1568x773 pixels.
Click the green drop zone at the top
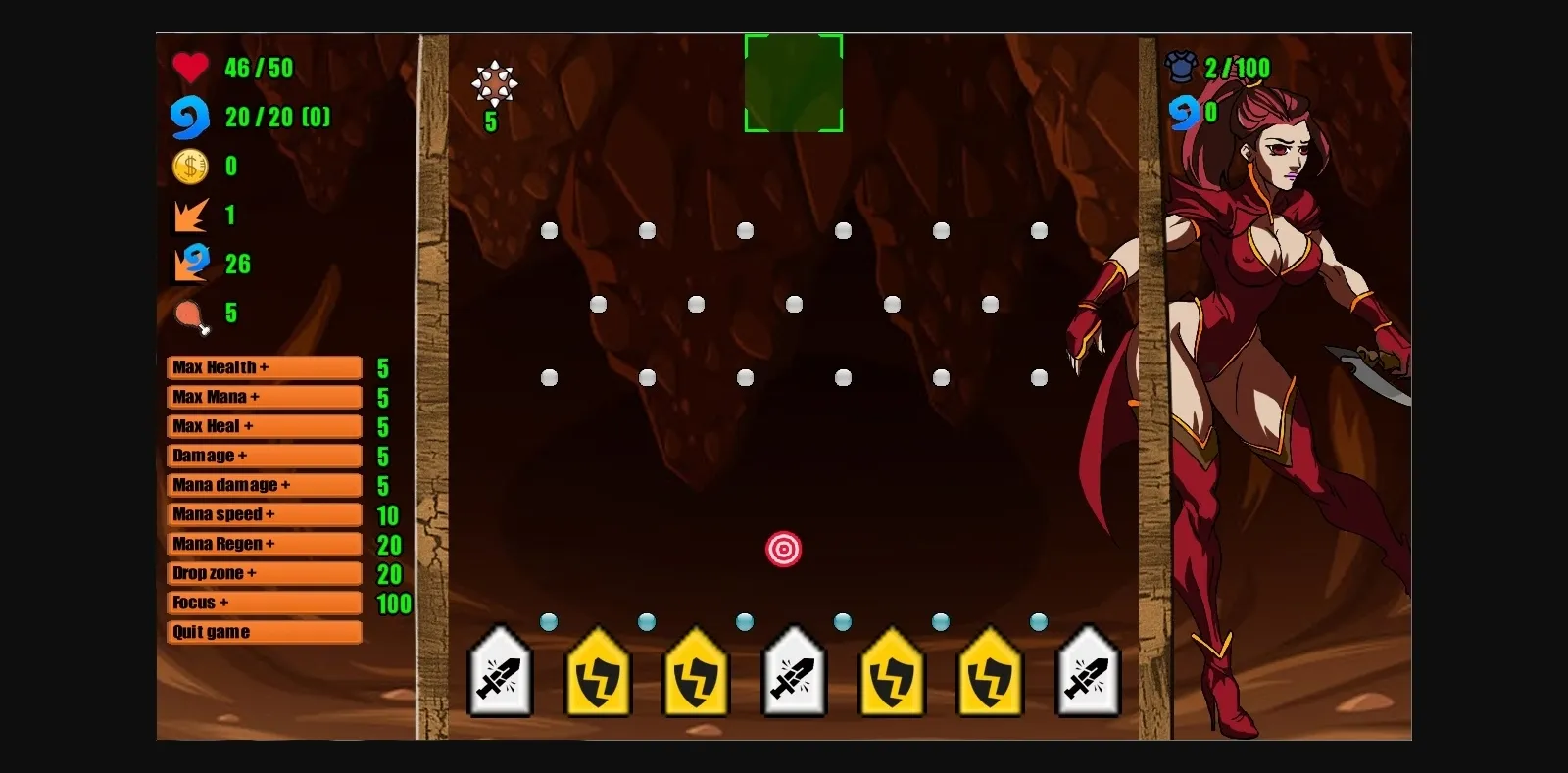(794, 82)
